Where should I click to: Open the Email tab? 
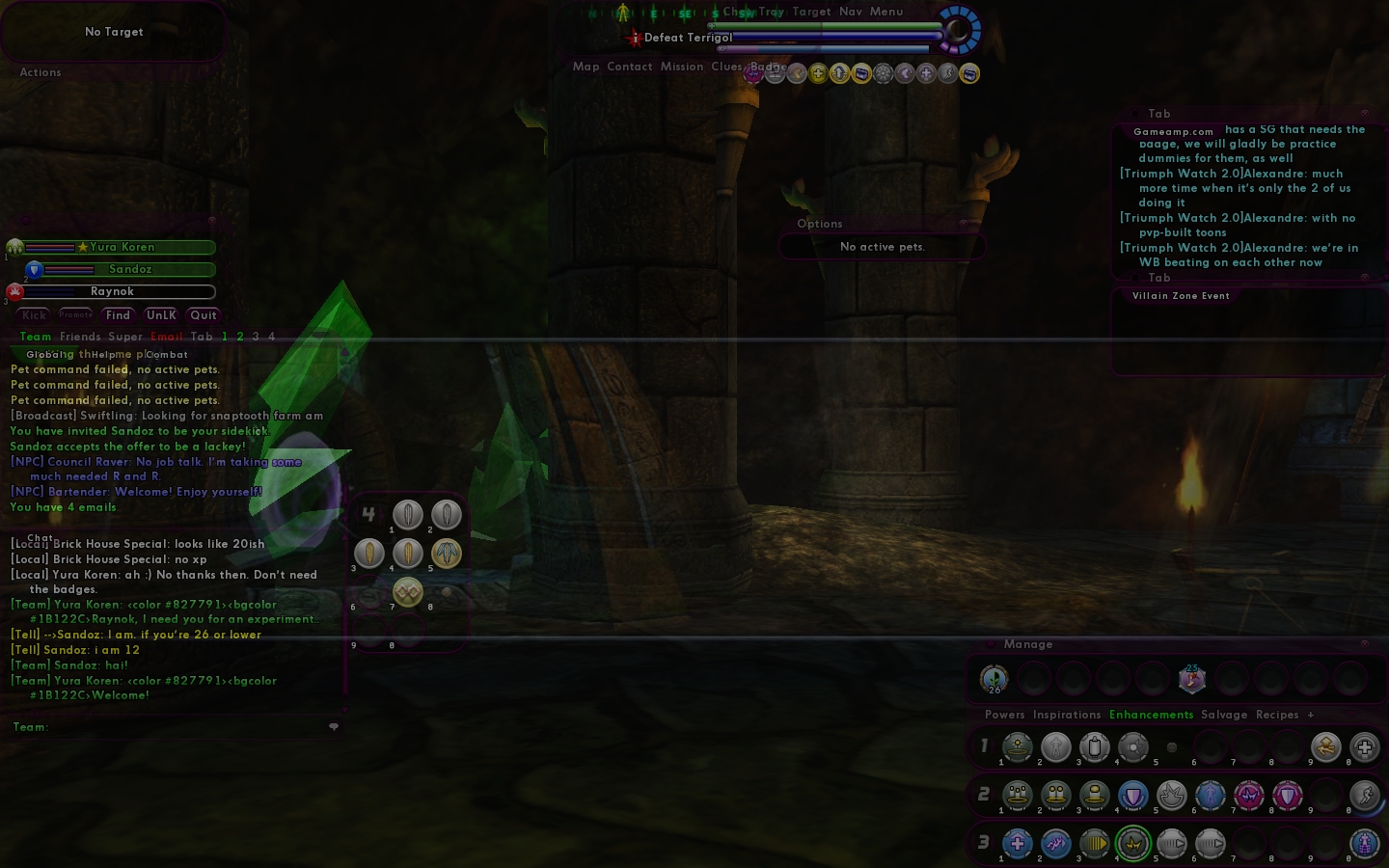click(167, 337)
